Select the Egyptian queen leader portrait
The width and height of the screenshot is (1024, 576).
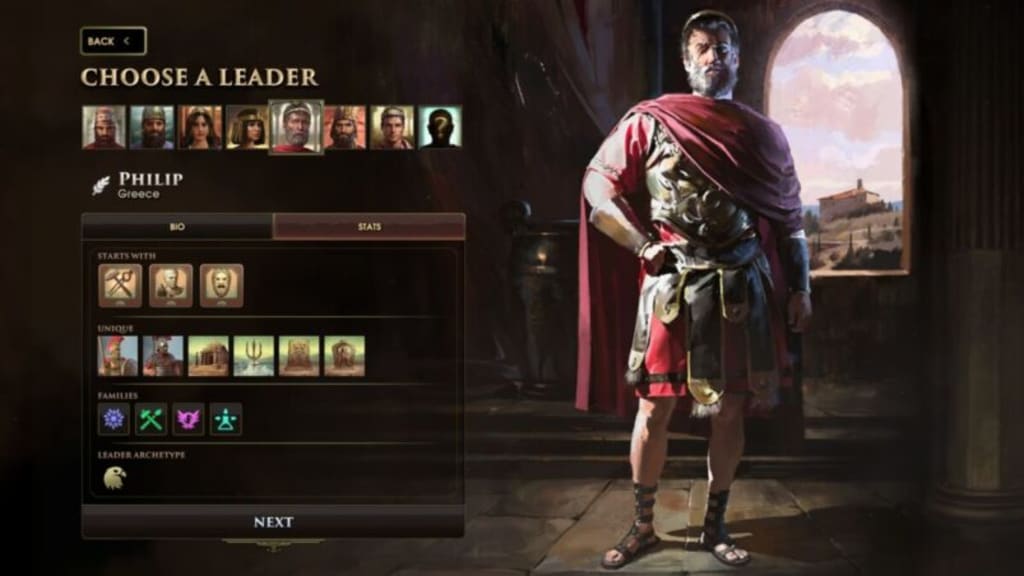247,128
